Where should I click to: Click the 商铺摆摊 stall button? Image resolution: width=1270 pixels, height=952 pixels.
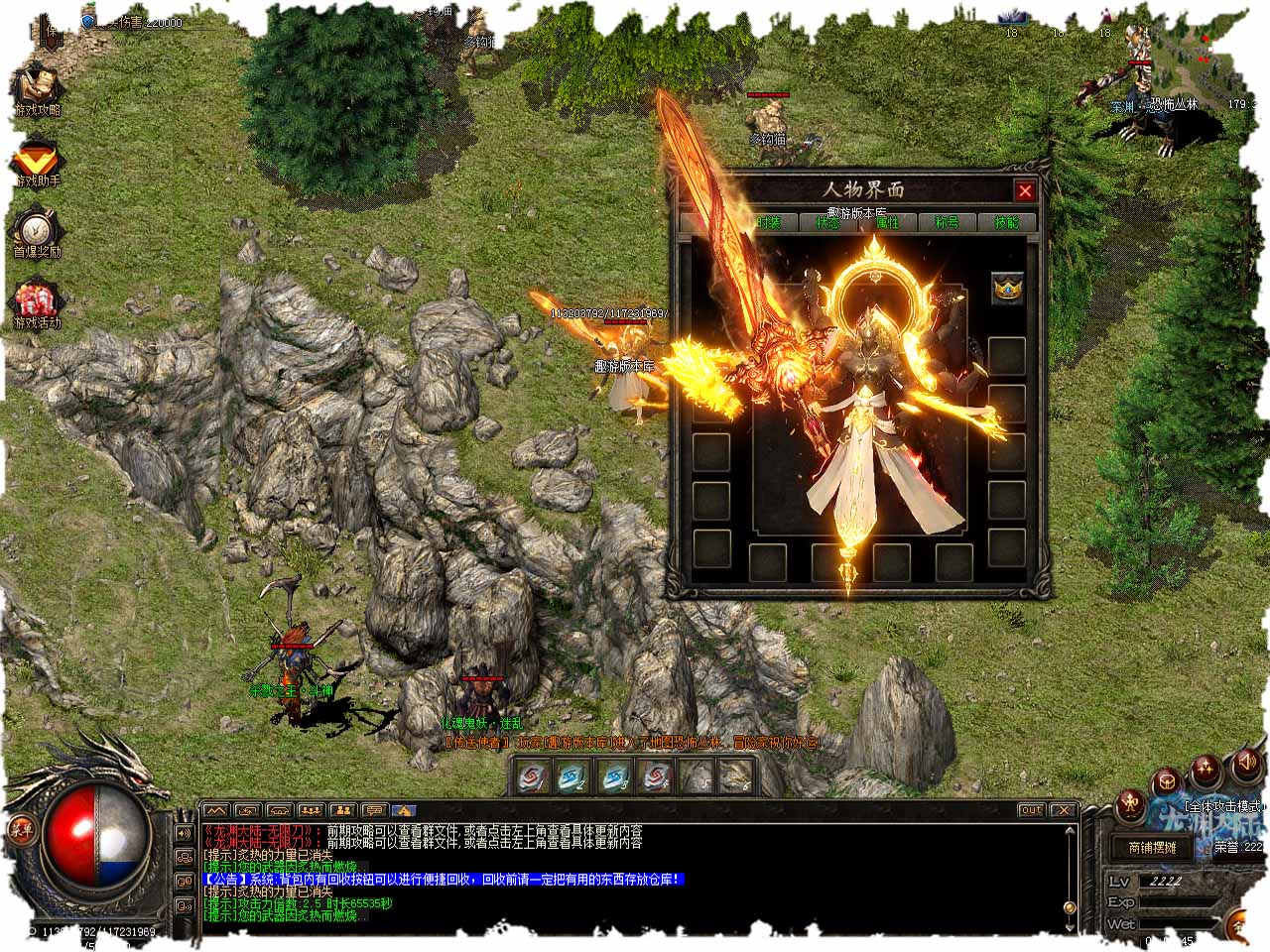coord(1152,848)
